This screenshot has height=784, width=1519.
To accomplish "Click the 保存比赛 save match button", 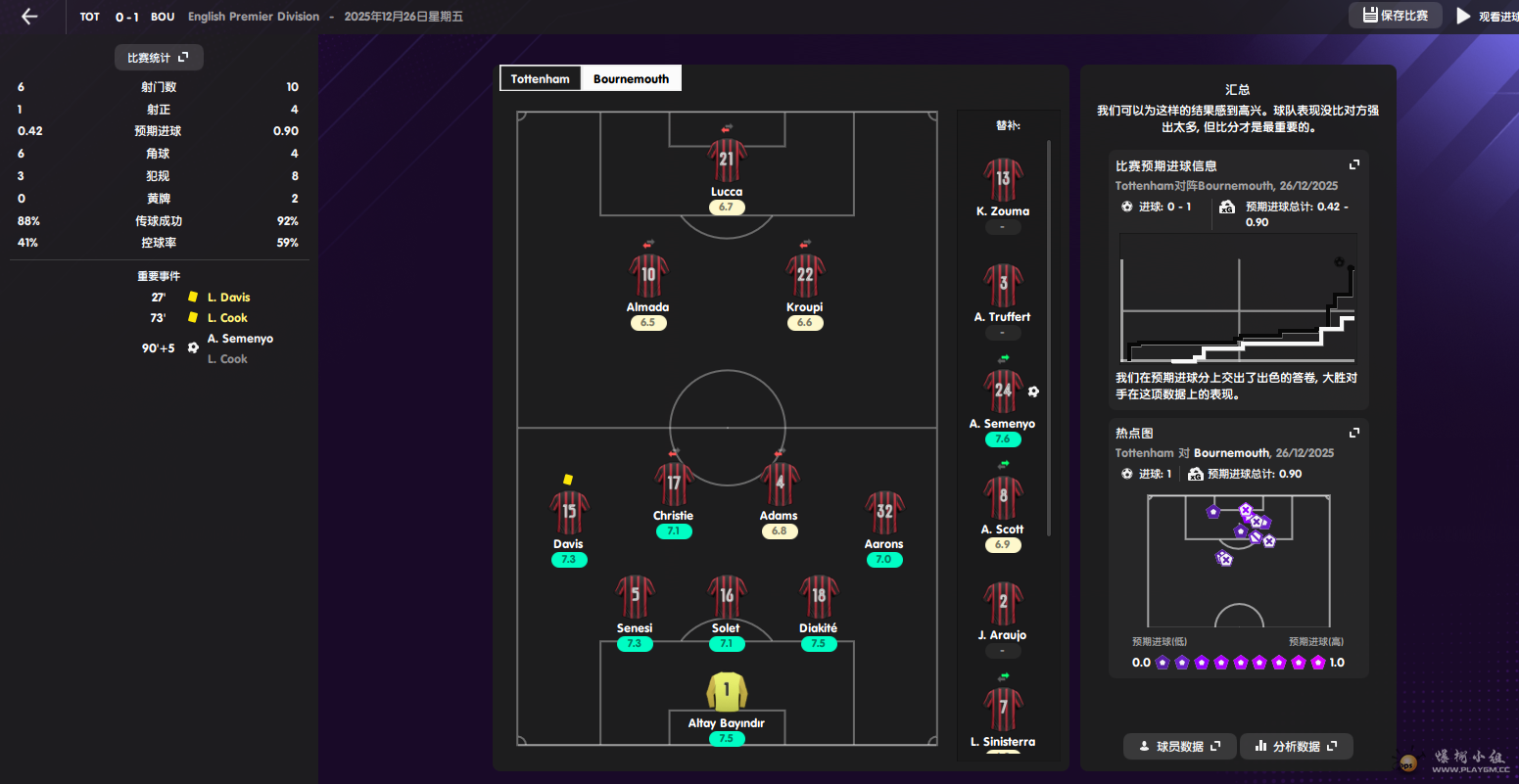I will pyautogui.click(x=1395, y=16).
